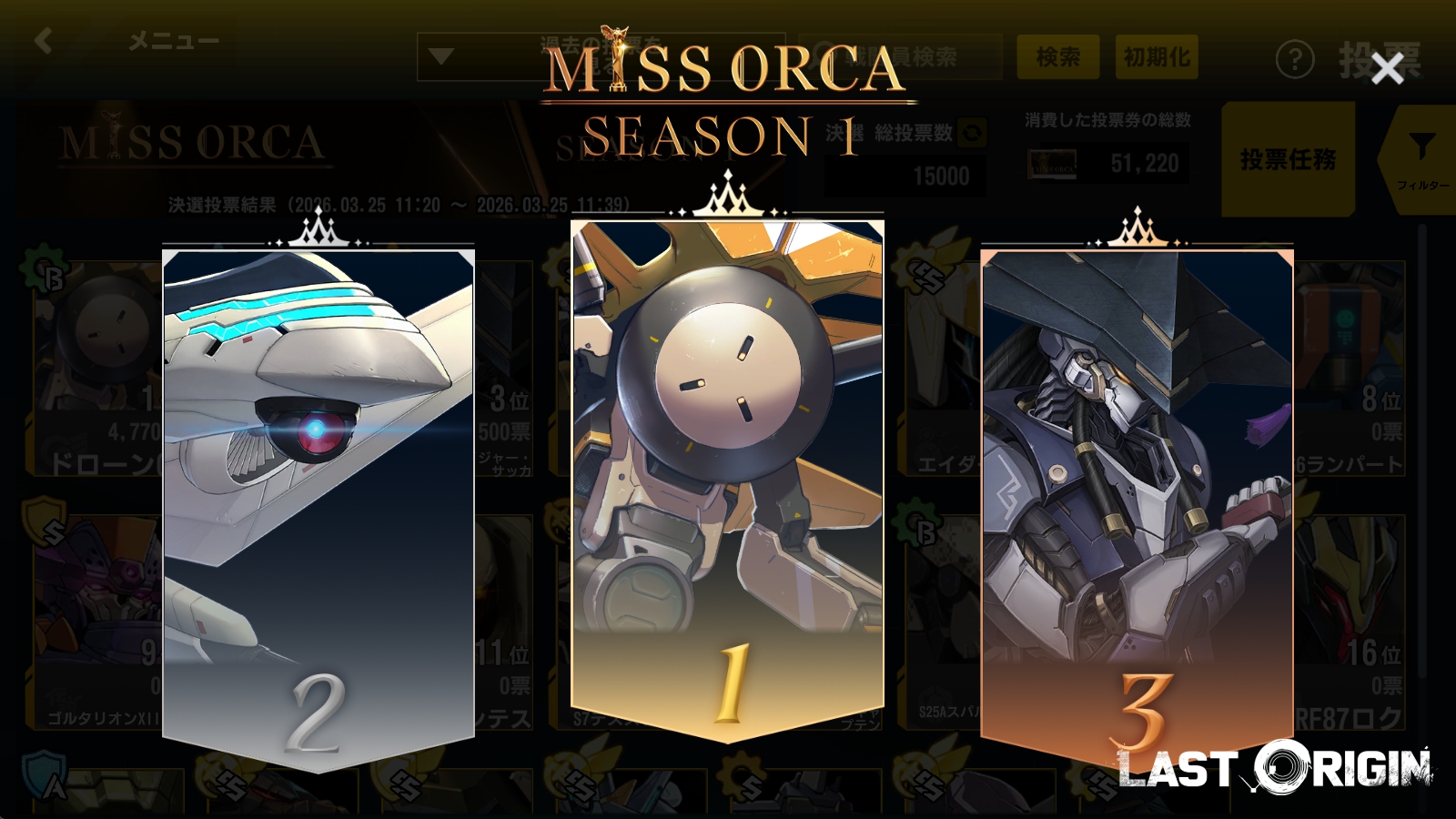Image resolution: width=1456 pixels, height=819 pixels.
Task: Select the second place white drone card
Action: click(318, 500)
